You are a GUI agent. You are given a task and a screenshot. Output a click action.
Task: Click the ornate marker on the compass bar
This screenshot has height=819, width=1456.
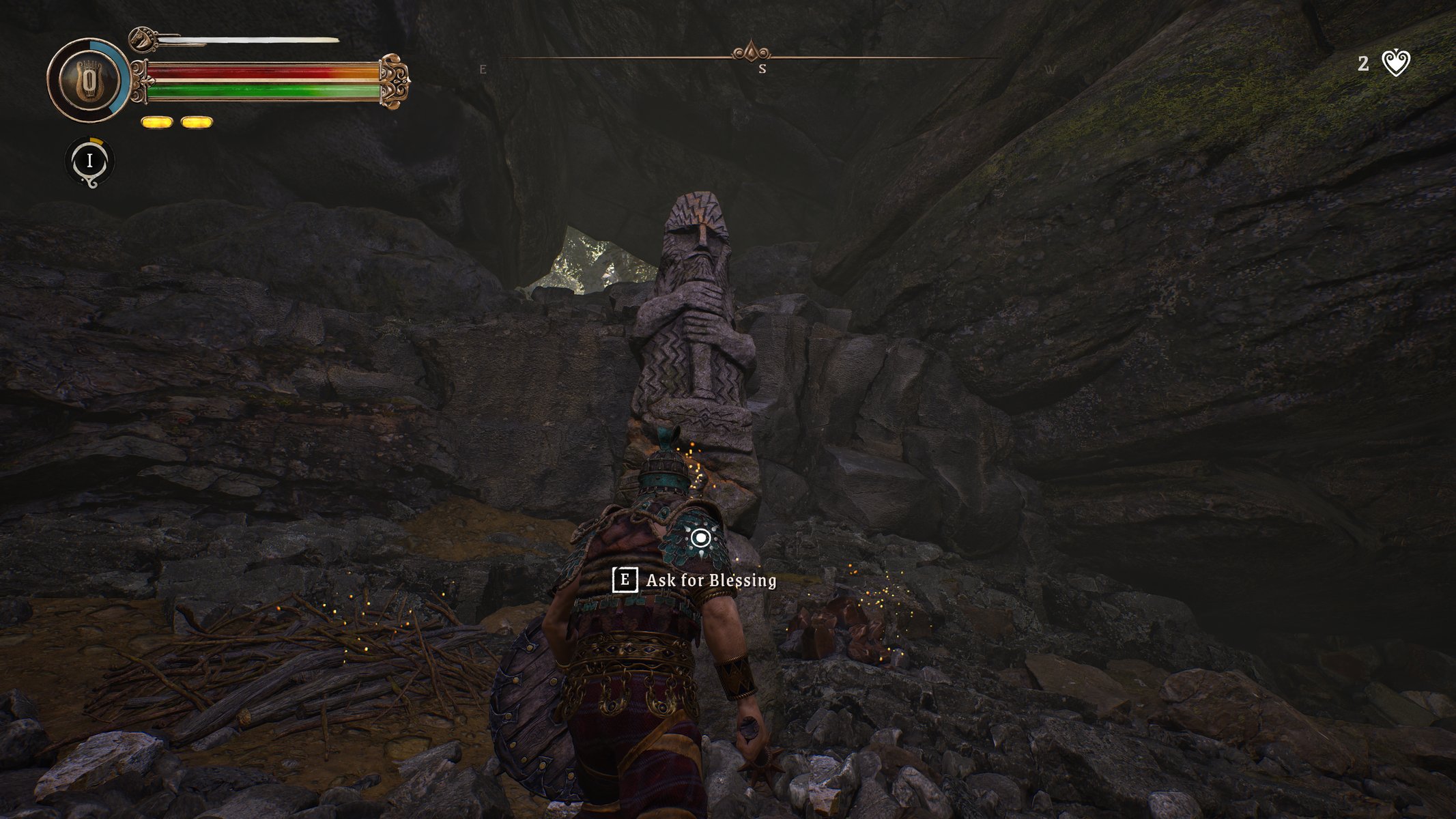751,52
